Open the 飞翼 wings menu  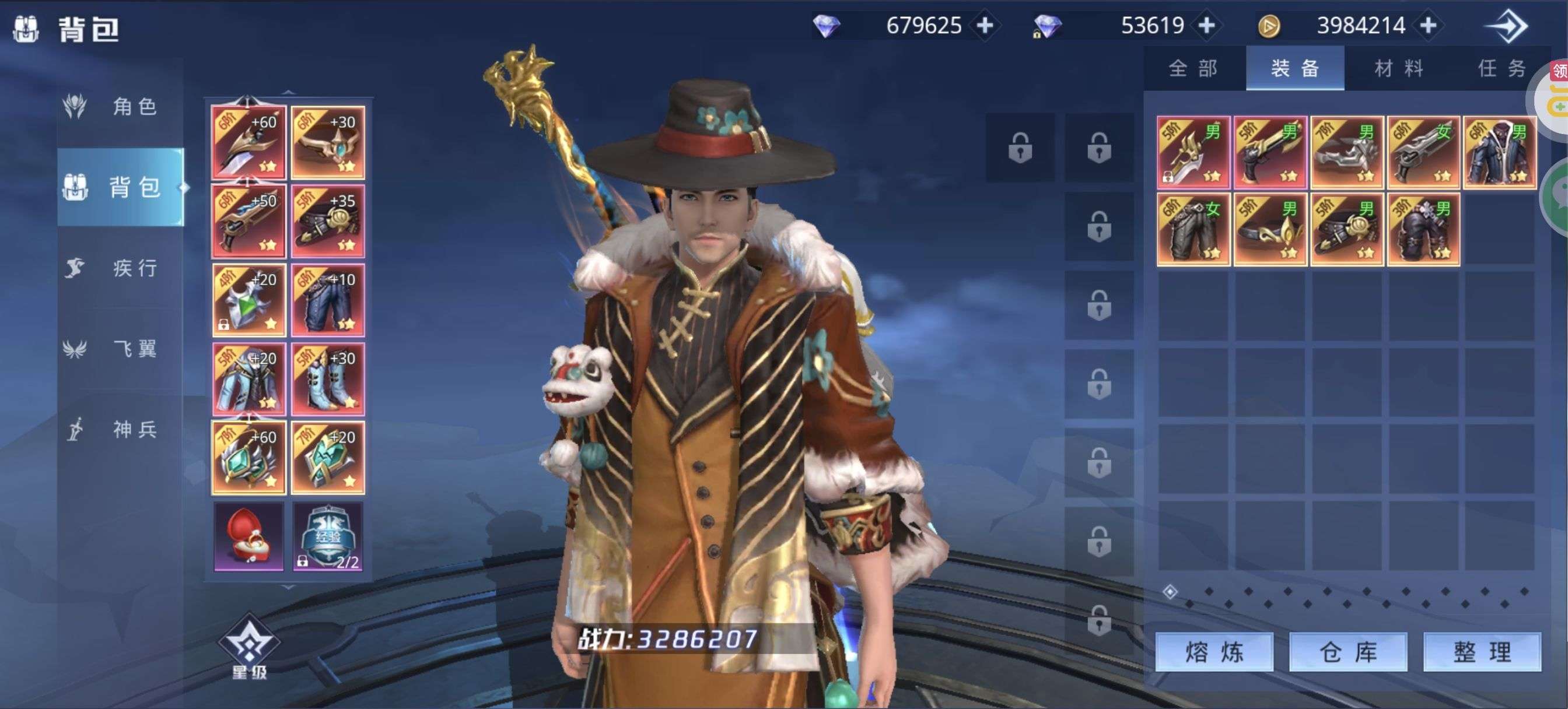coord(121,349)
